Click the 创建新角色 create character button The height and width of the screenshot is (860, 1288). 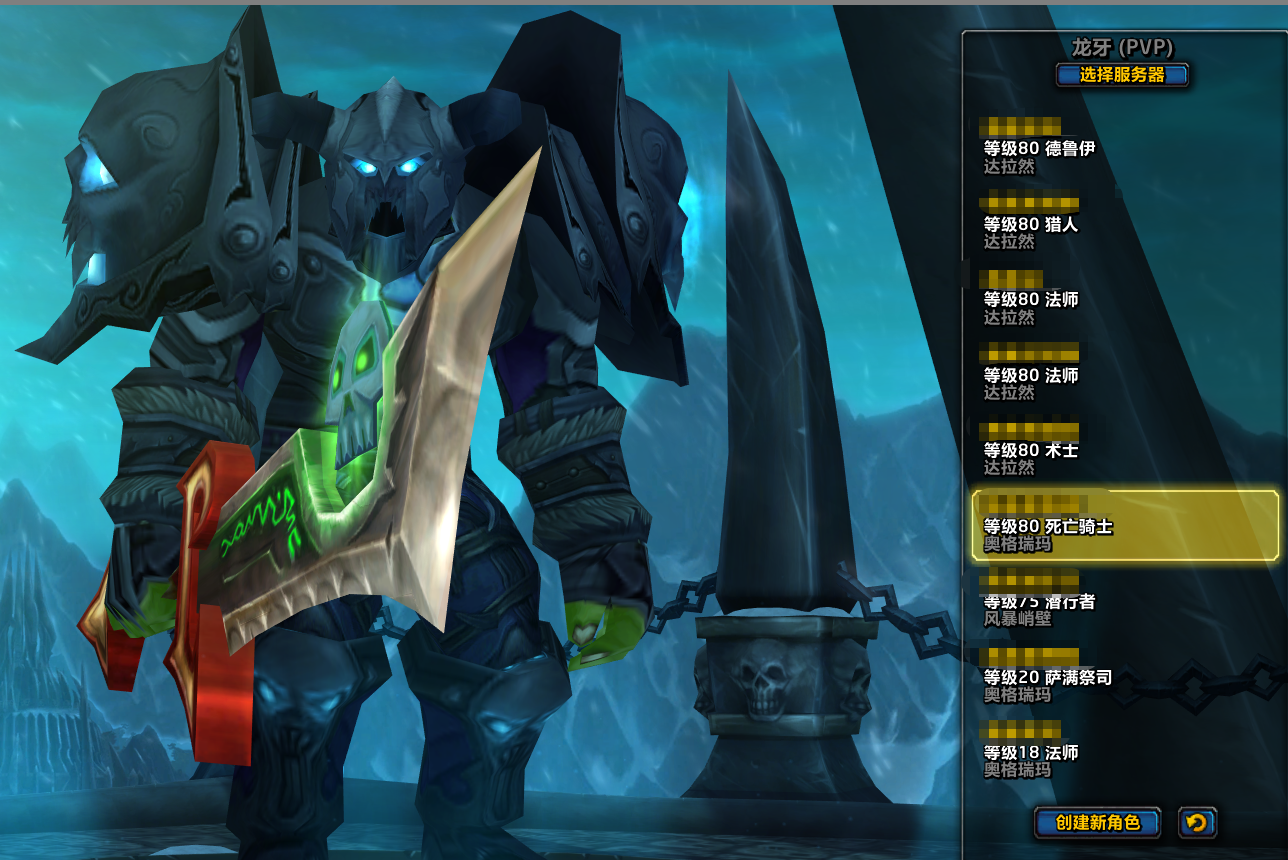(1097, 823)
